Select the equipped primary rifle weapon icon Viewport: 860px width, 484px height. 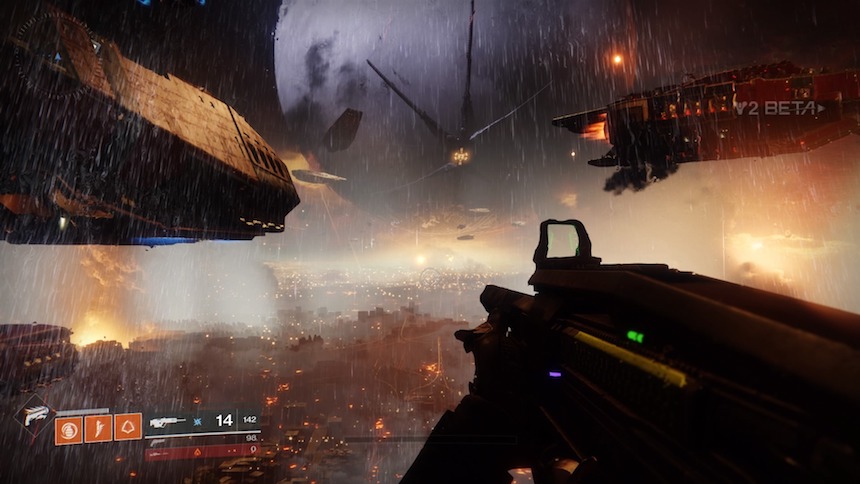(x=166, y=422)
